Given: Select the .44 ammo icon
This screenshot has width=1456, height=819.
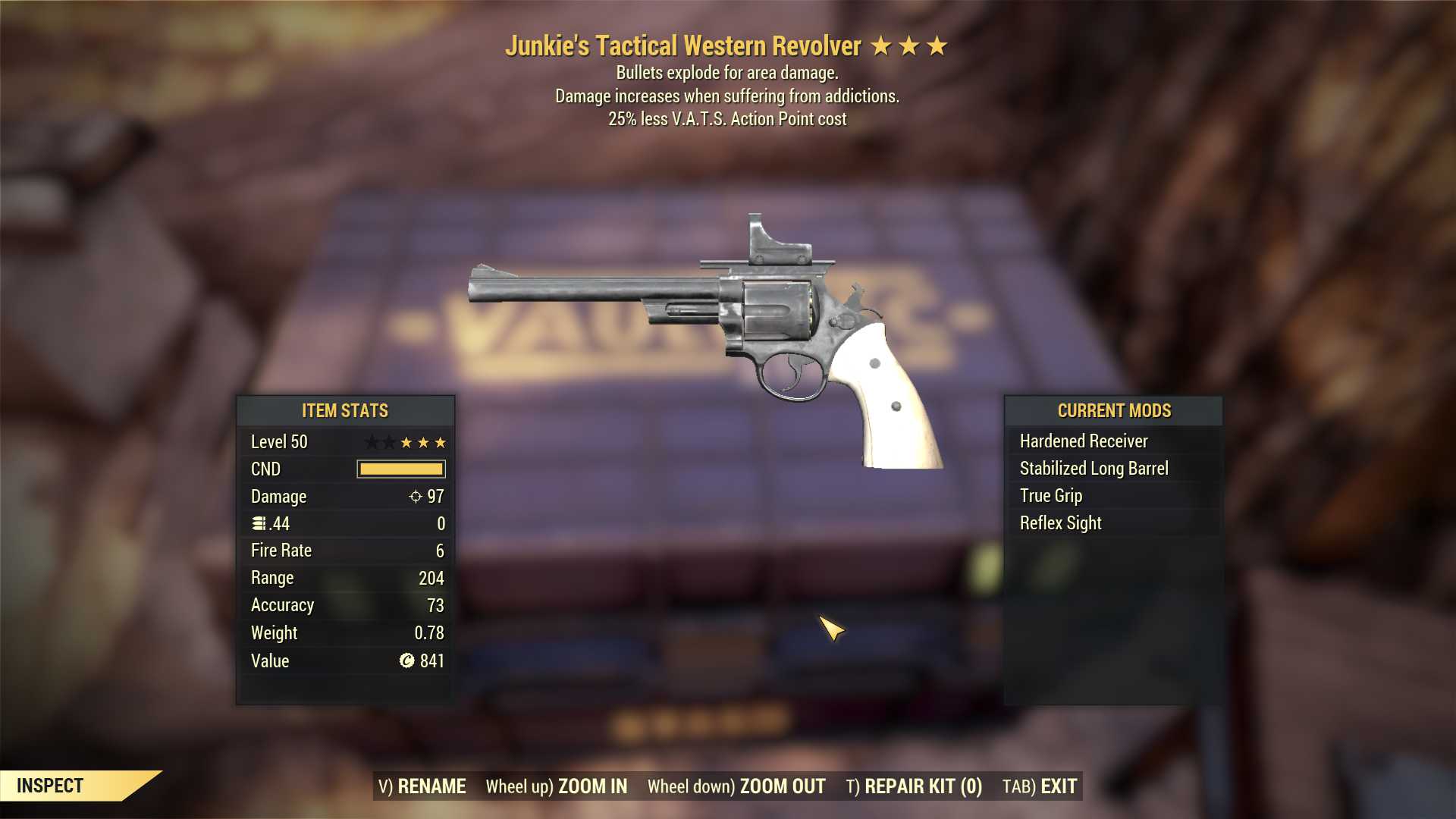Looking at the screenshot, I should 258,523.
